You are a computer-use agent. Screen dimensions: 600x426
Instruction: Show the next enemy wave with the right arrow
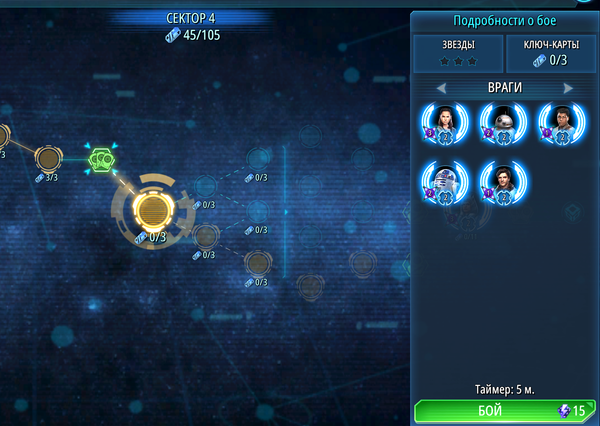click(568, 88)
